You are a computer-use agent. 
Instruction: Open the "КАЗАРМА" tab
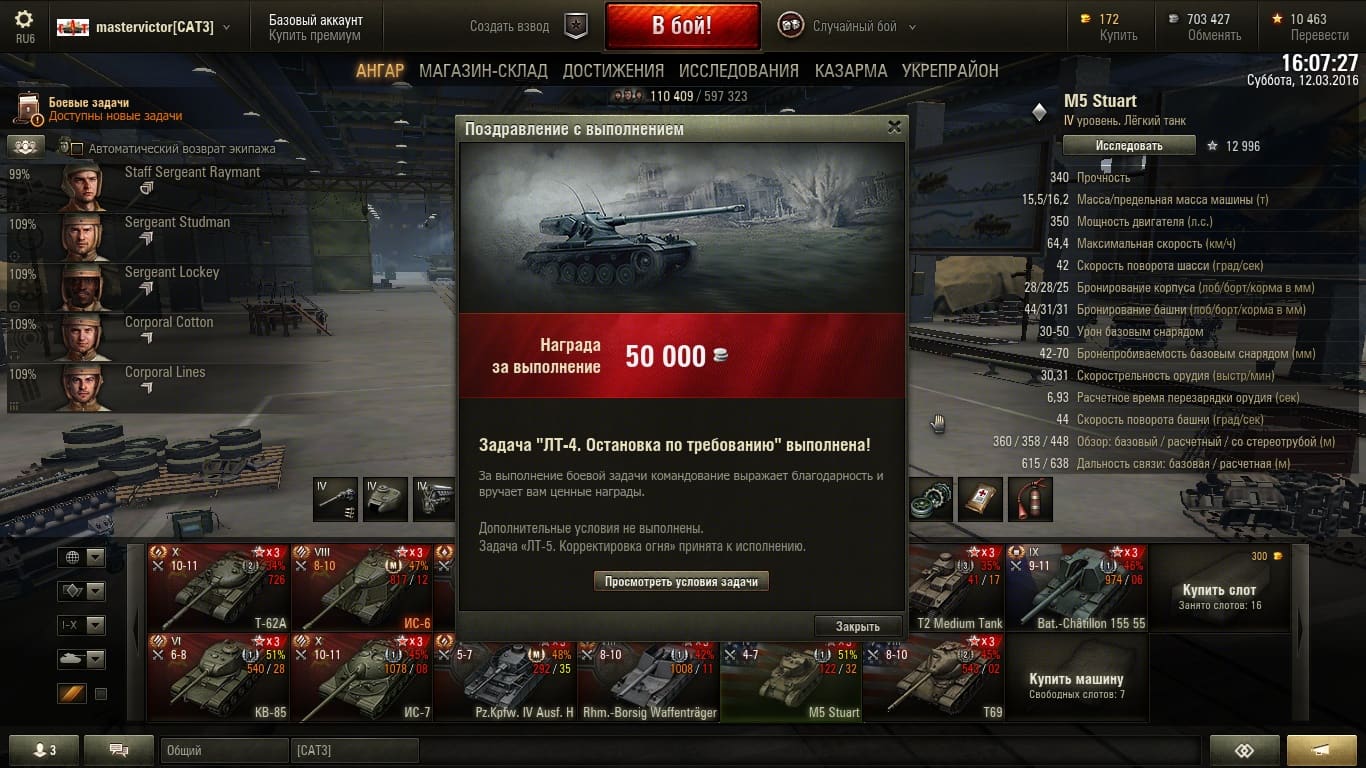pyautogui.click(x=850, y=71)
